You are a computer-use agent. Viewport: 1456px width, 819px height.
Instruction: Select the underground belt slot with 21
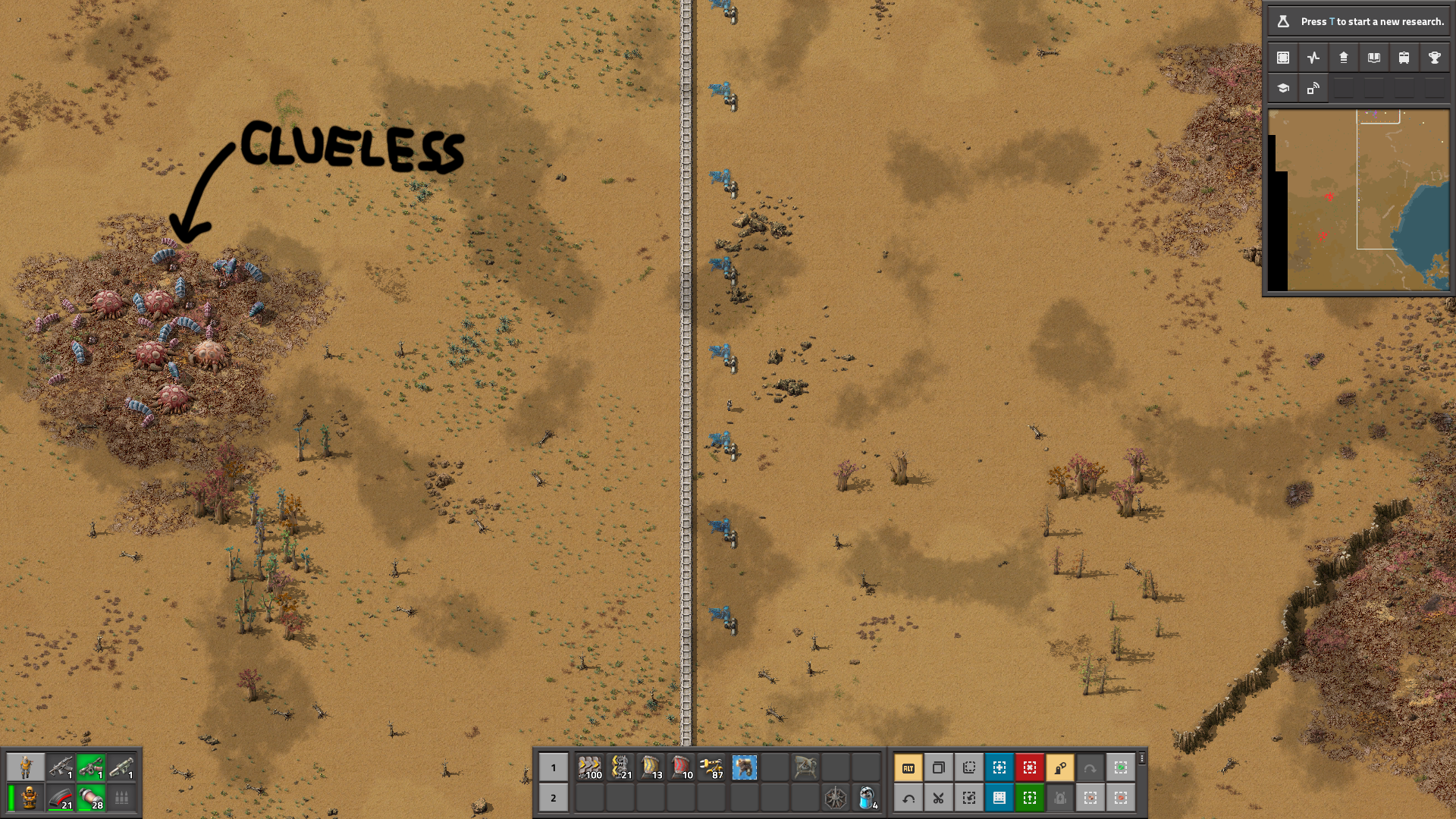tap(620, 767)
